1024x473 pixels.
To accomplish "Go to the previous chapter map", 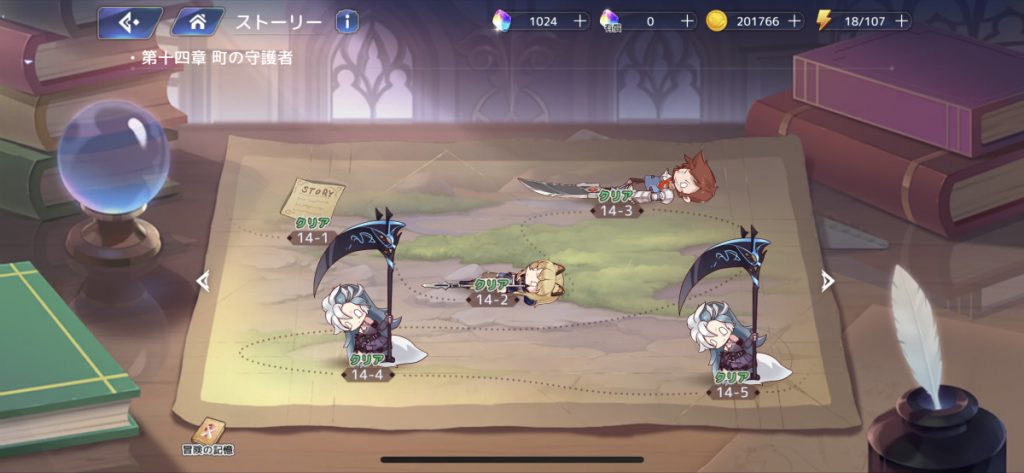I will 203,282.
